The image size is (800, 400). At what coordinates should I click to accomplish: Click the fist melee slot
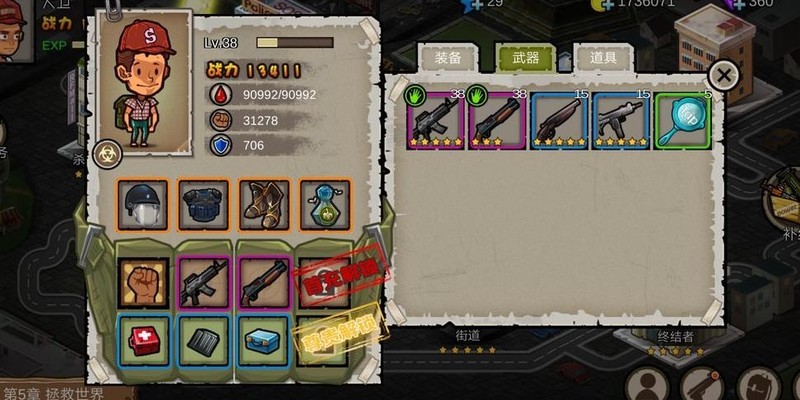point(143,282)
